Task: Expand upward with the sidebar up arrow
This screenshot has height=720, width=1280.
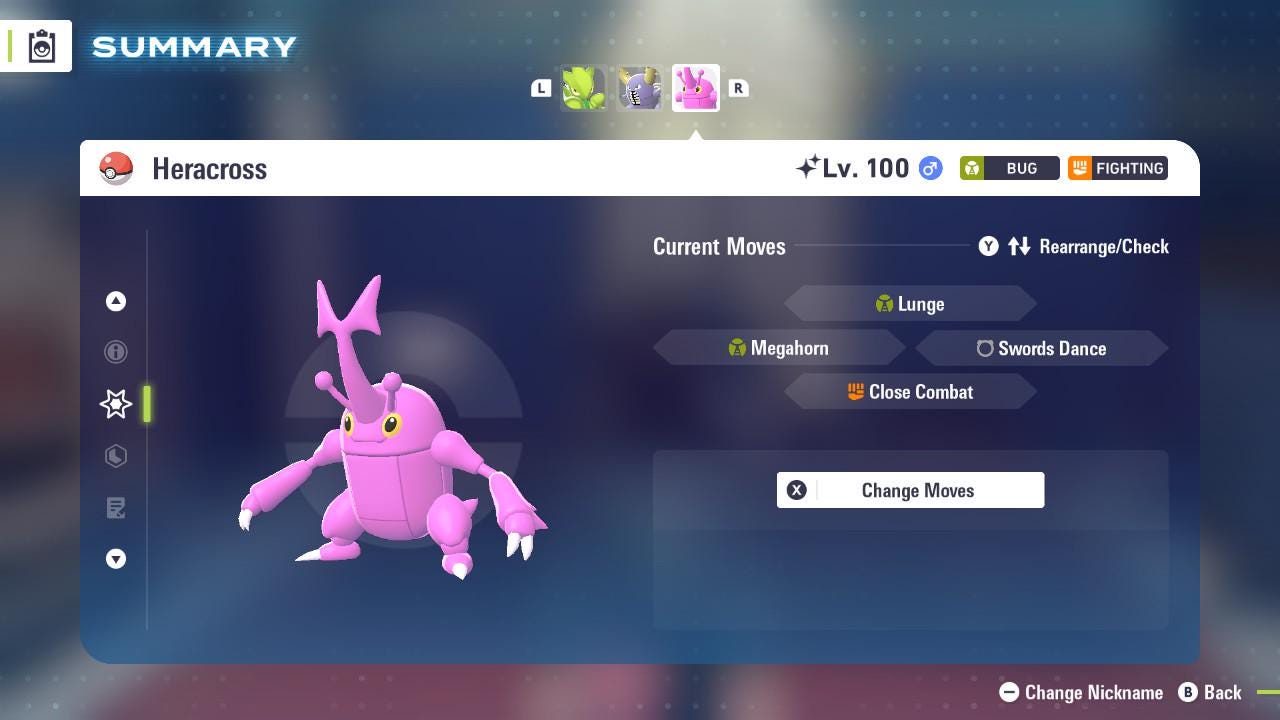Action: coord(116,301)
